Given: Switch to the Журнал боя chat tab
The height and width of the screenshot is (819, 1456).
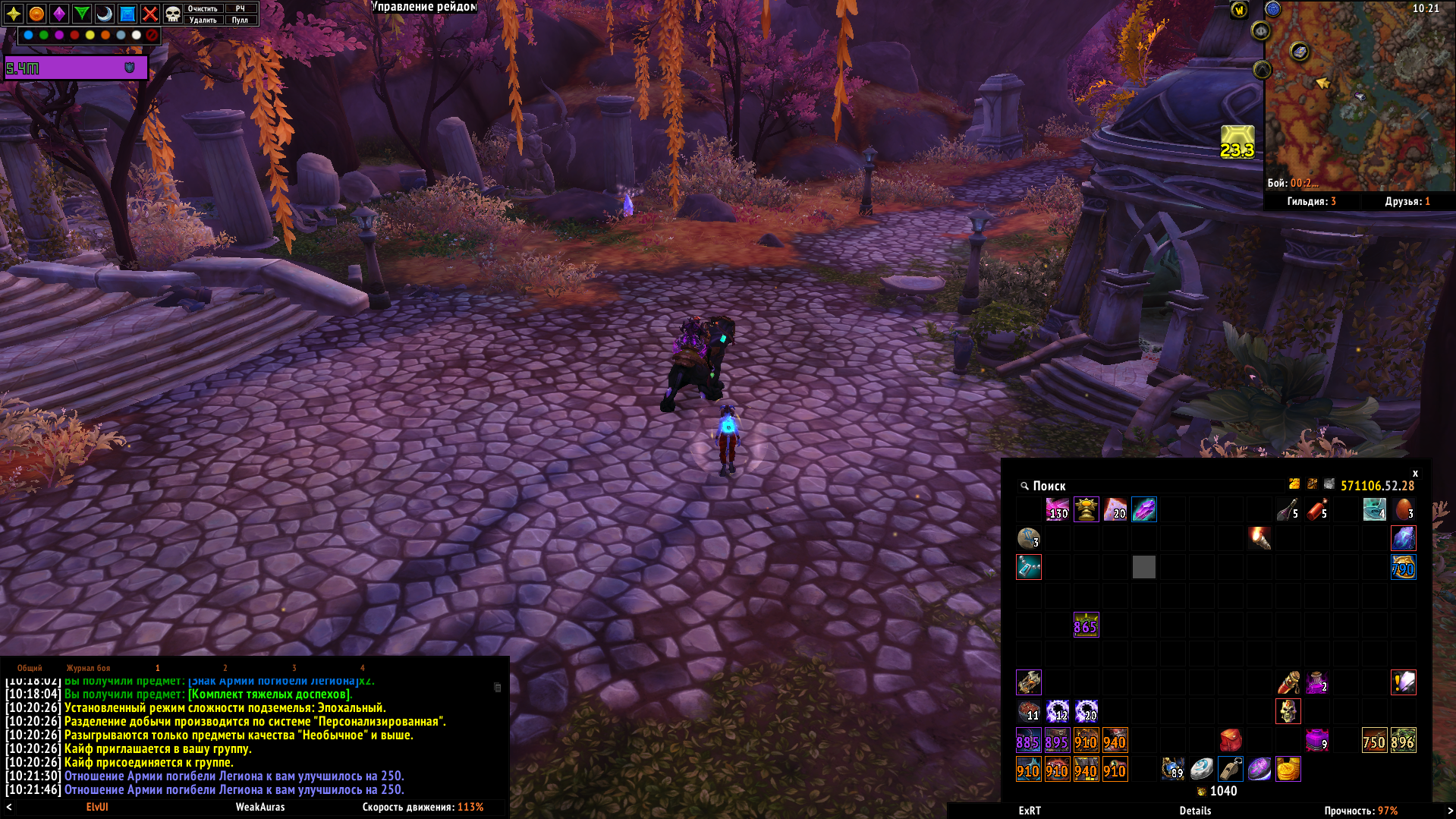Looking at the screenshot, I should (x=88, y=668).
